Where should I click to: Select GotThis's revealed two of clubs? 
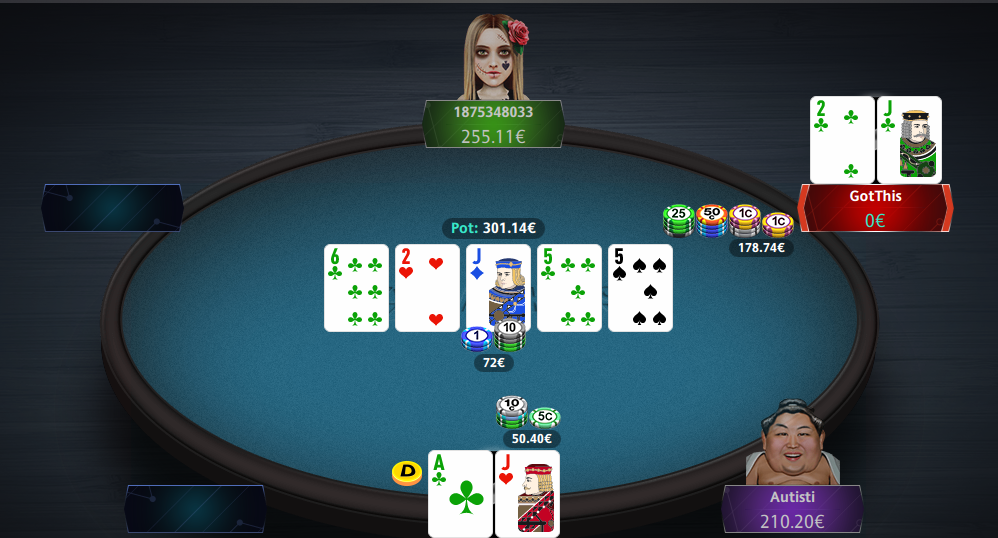tap(842, 139)
